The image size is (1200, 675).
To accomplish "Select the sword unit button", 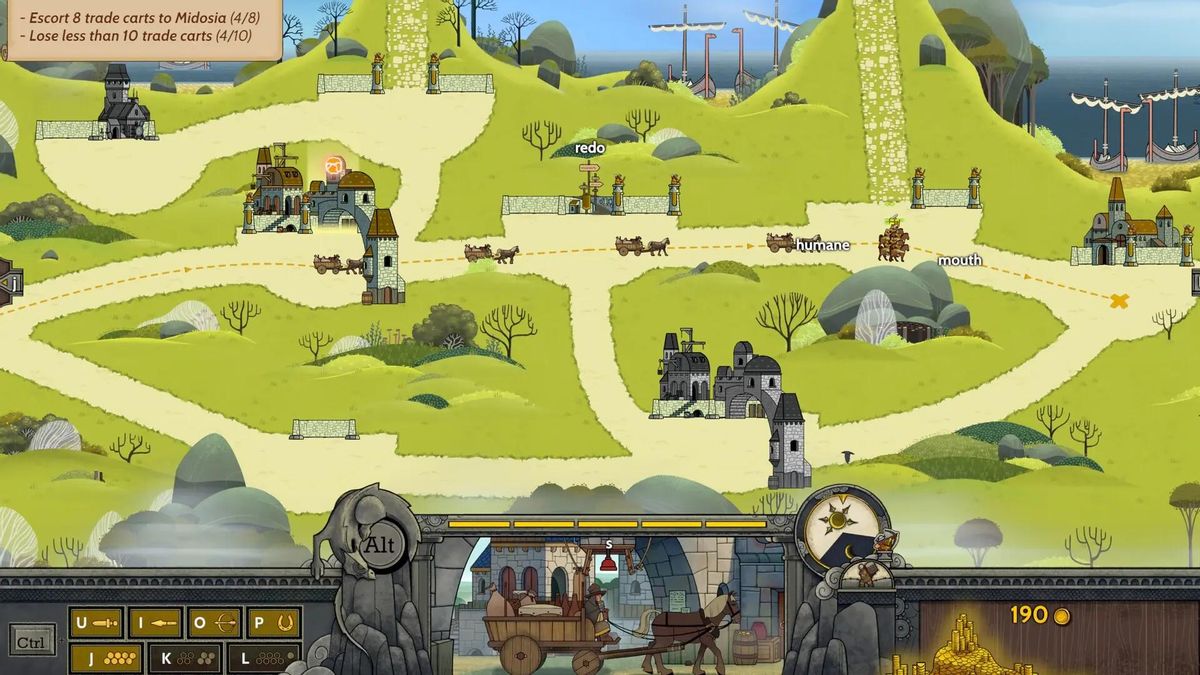I will pos(96,623).
